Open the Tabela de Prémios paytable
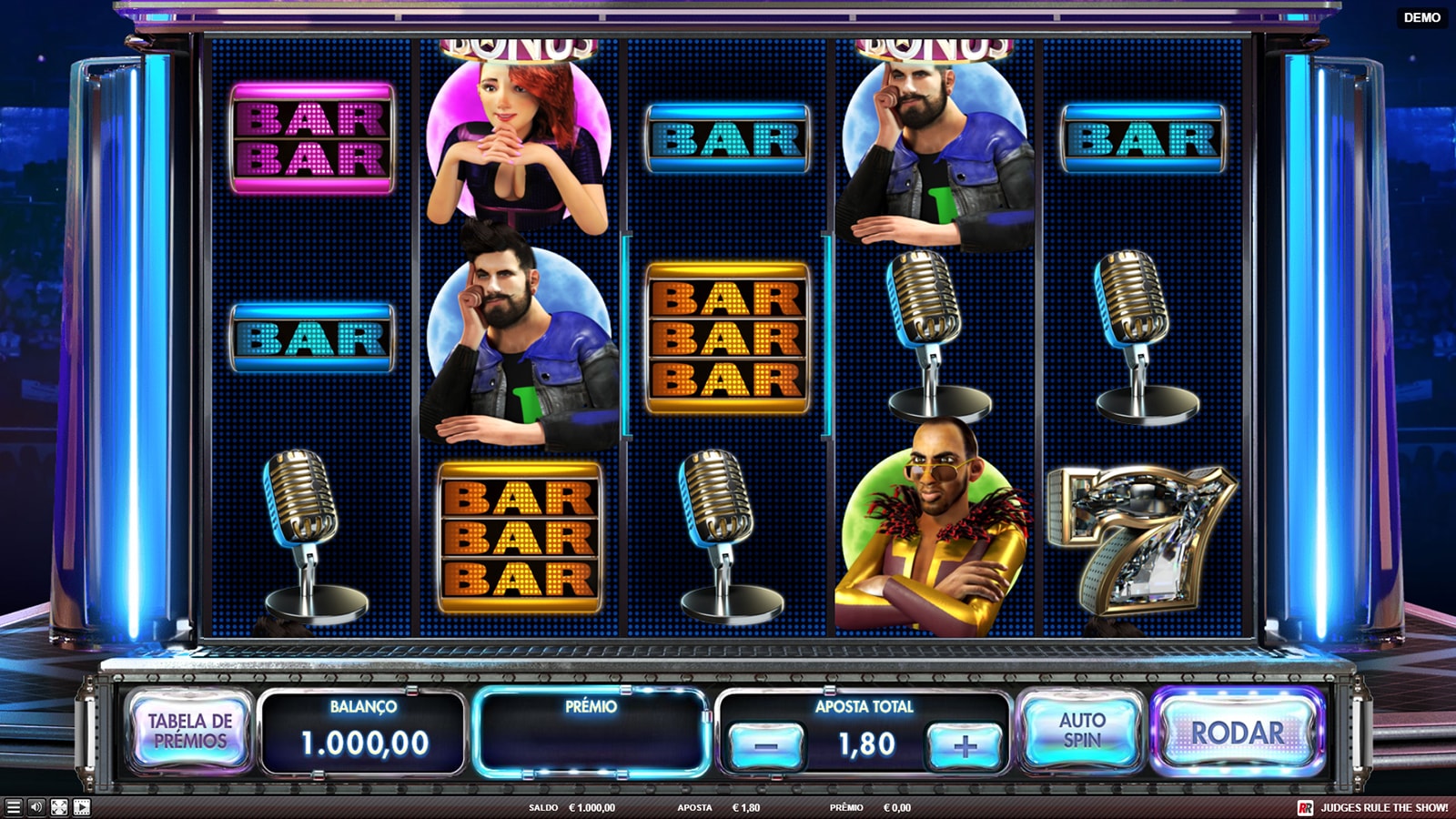The height and width of the screenshot is (819, 1456). point(189,731)
